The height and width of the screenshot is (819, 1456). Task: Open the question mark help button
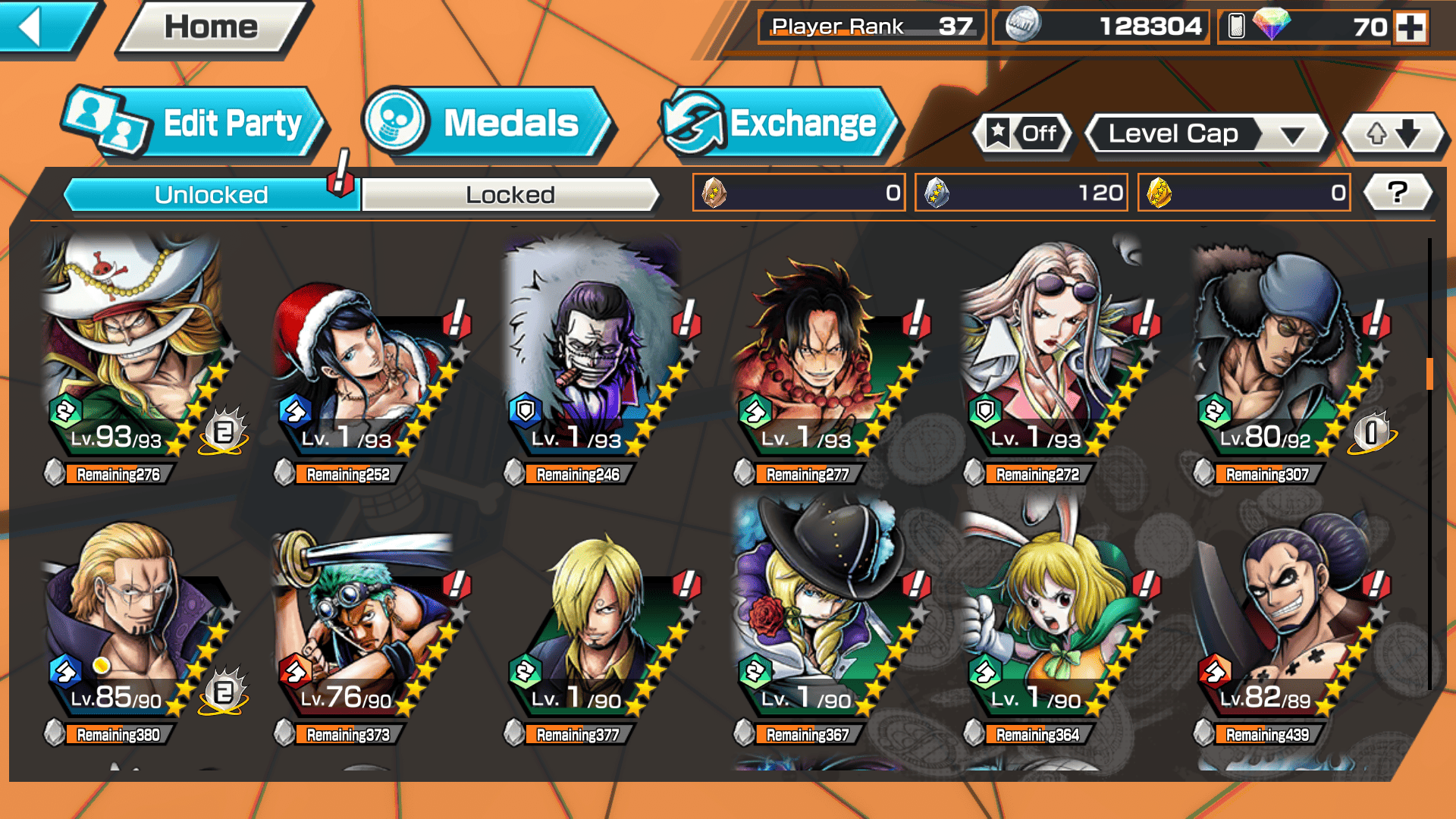tap(1398, 193)
